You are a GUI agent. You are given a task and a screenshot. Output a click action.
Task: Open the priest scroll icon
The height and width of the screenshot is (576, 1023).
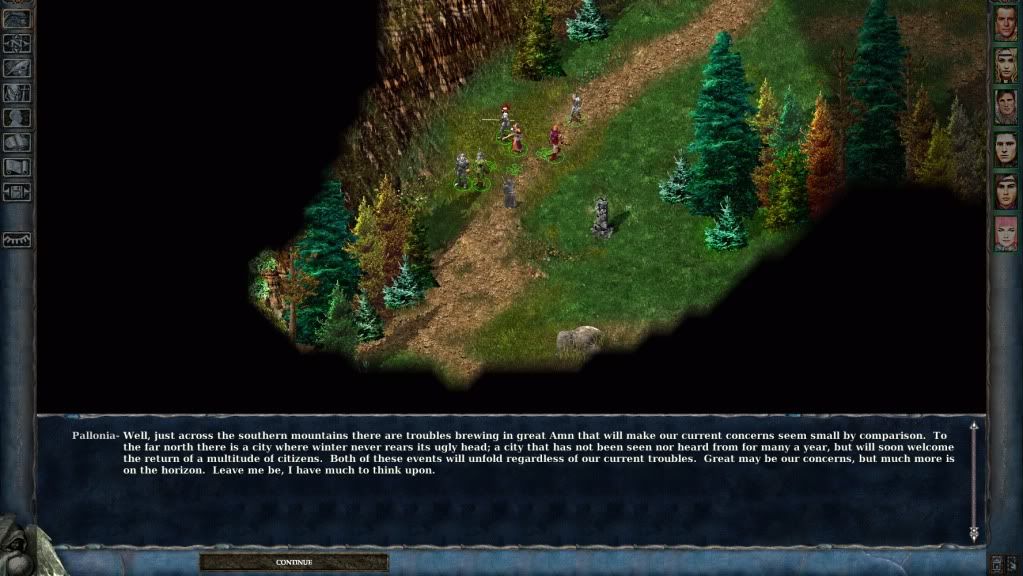click(x=17, y=166)
